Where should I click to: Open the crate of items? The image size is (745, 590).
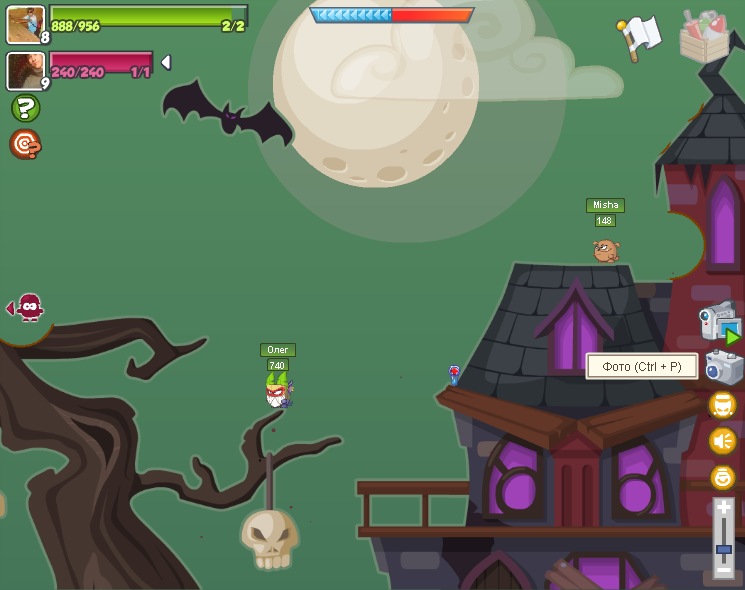(705, 36)
